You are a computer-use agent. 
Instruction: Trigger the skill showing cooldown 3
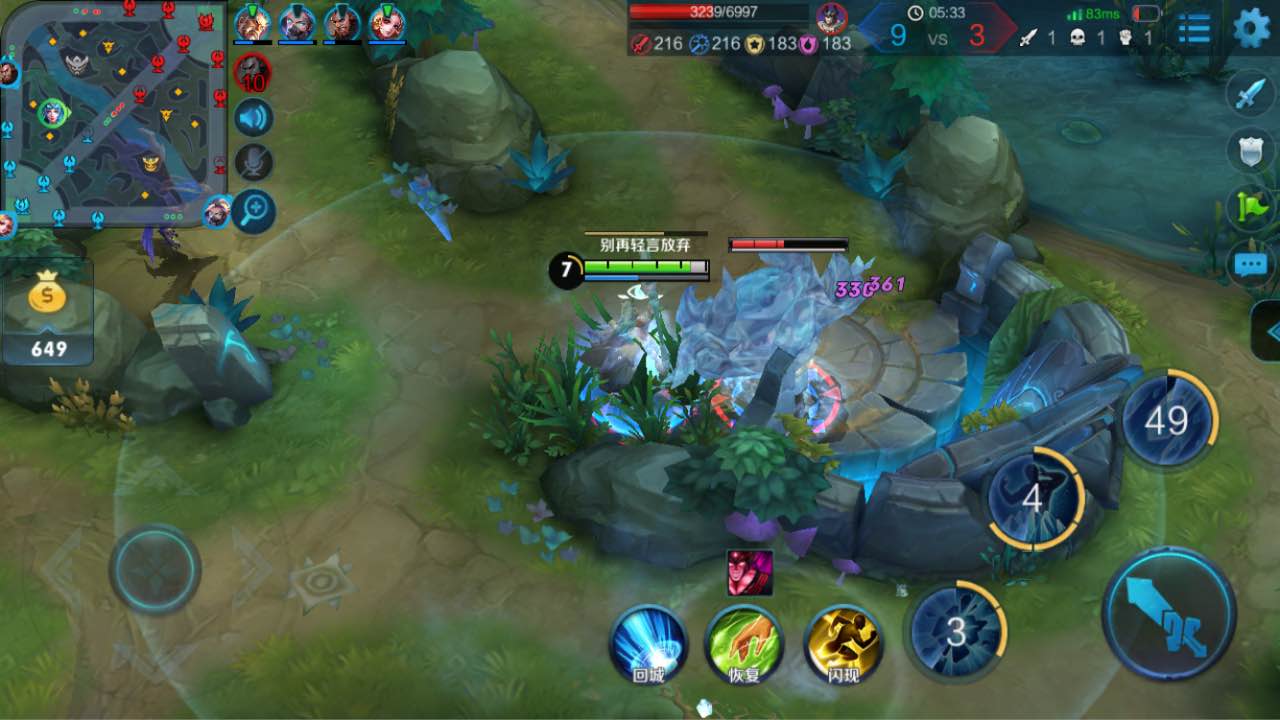[x=957, y=630]
